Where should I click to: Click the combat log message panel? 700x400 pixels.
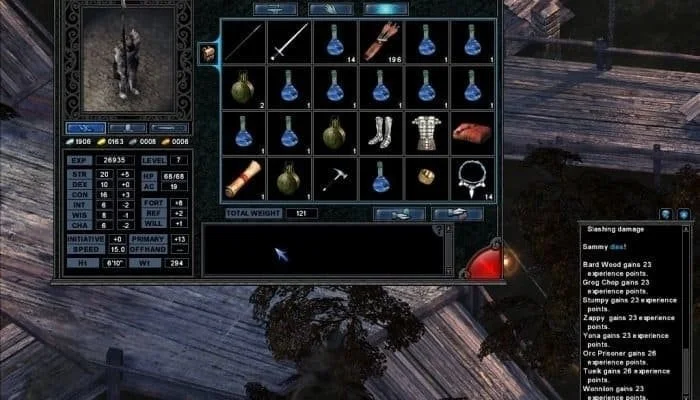(634, 312)
